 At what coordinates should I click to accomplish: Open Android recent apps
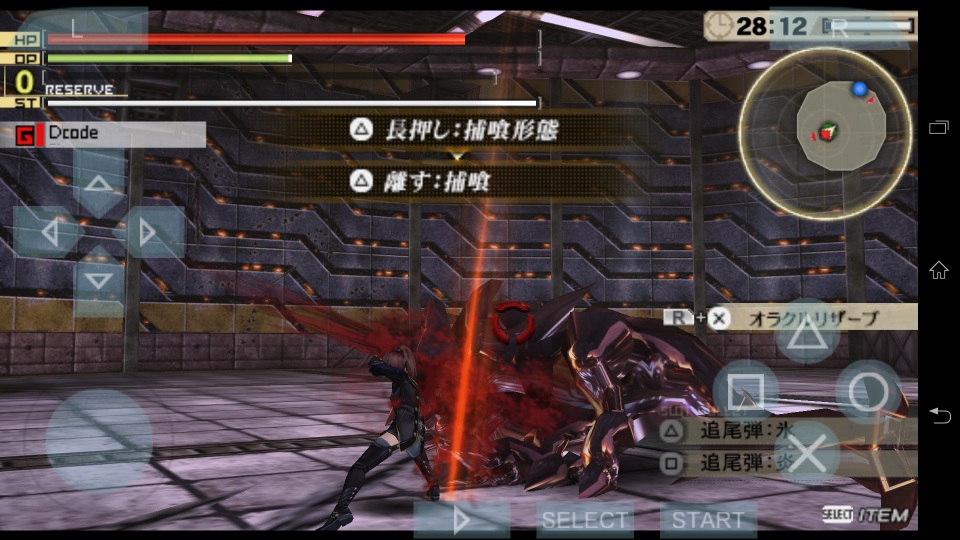[939, 127]
